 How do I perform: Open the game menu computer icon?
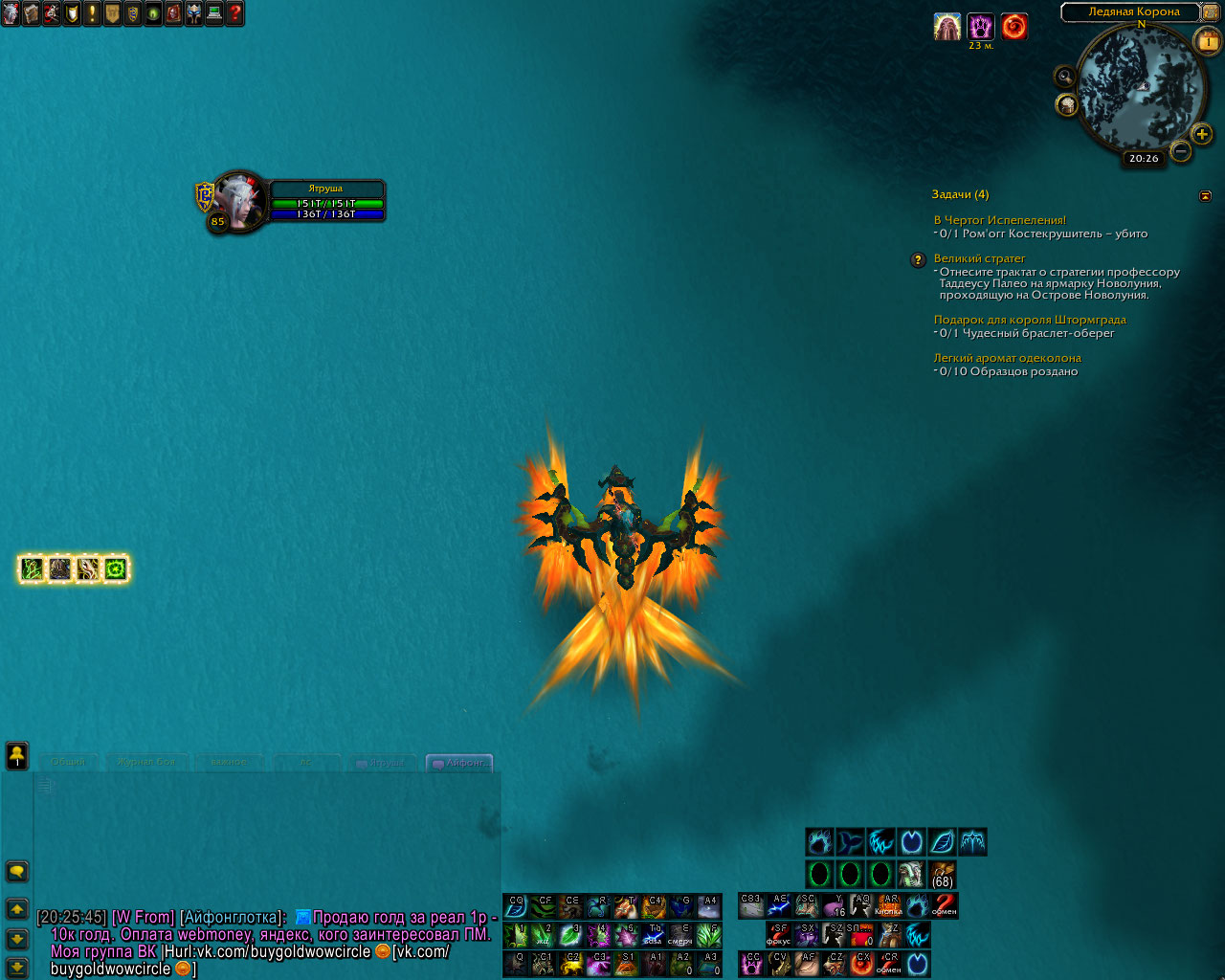pyautogui.click(x=214, y=13)
